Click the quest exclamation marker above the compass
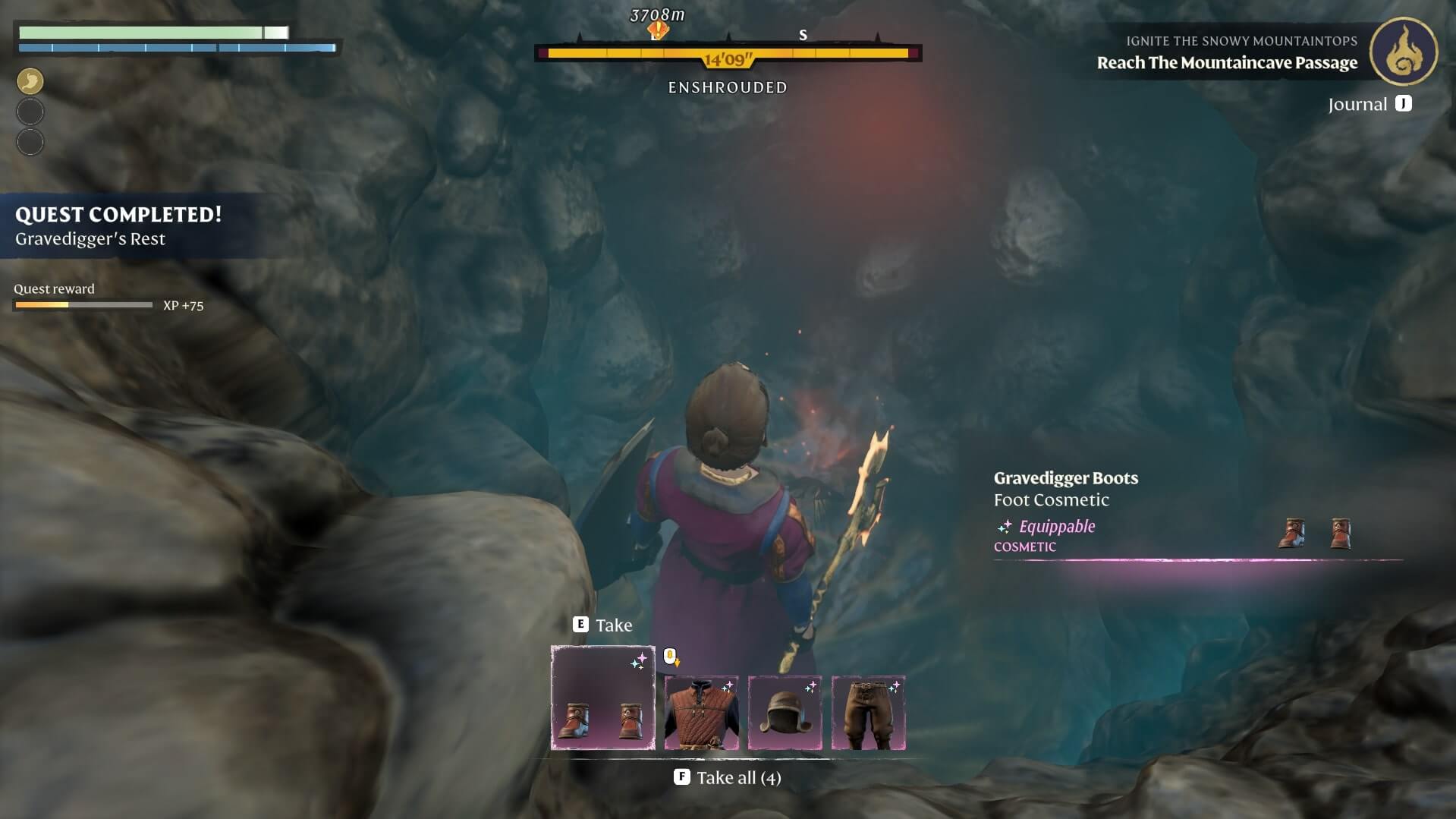This screenshot has width=1456, height=819. (657, 30)
